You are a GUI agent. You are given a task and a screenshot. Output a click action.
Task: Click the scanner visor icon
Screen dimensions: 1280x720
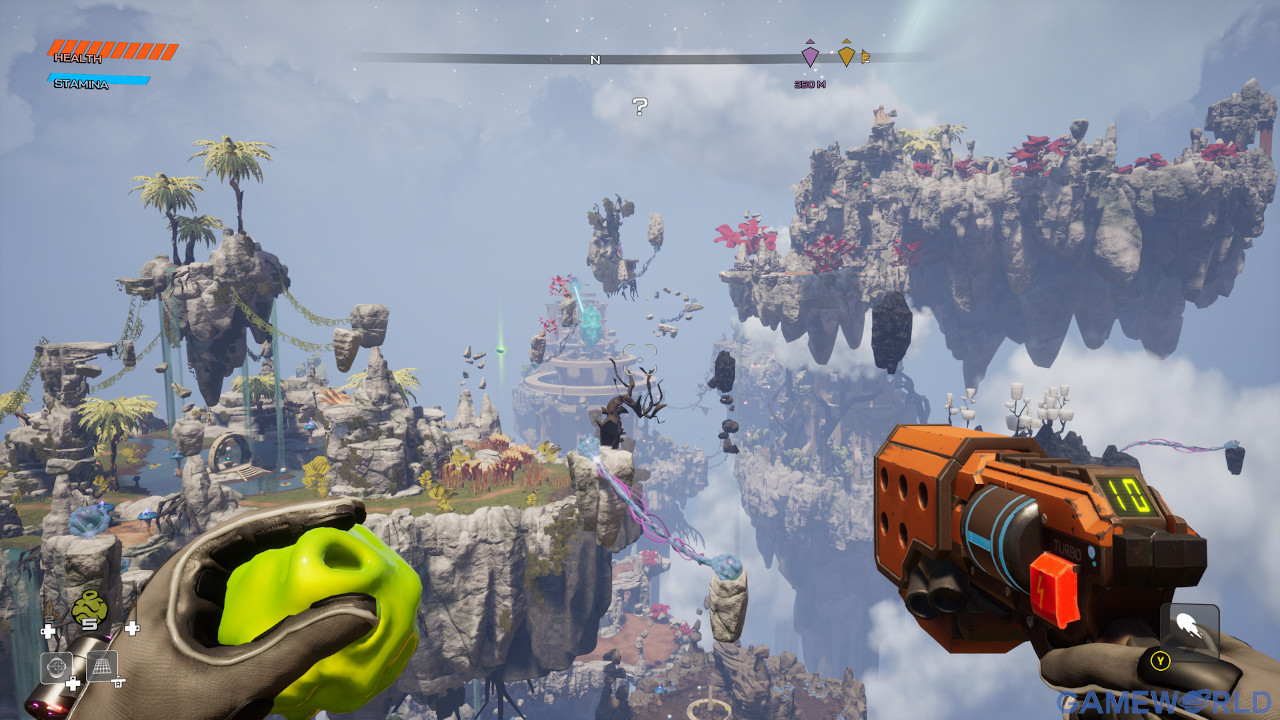[56, 666]
